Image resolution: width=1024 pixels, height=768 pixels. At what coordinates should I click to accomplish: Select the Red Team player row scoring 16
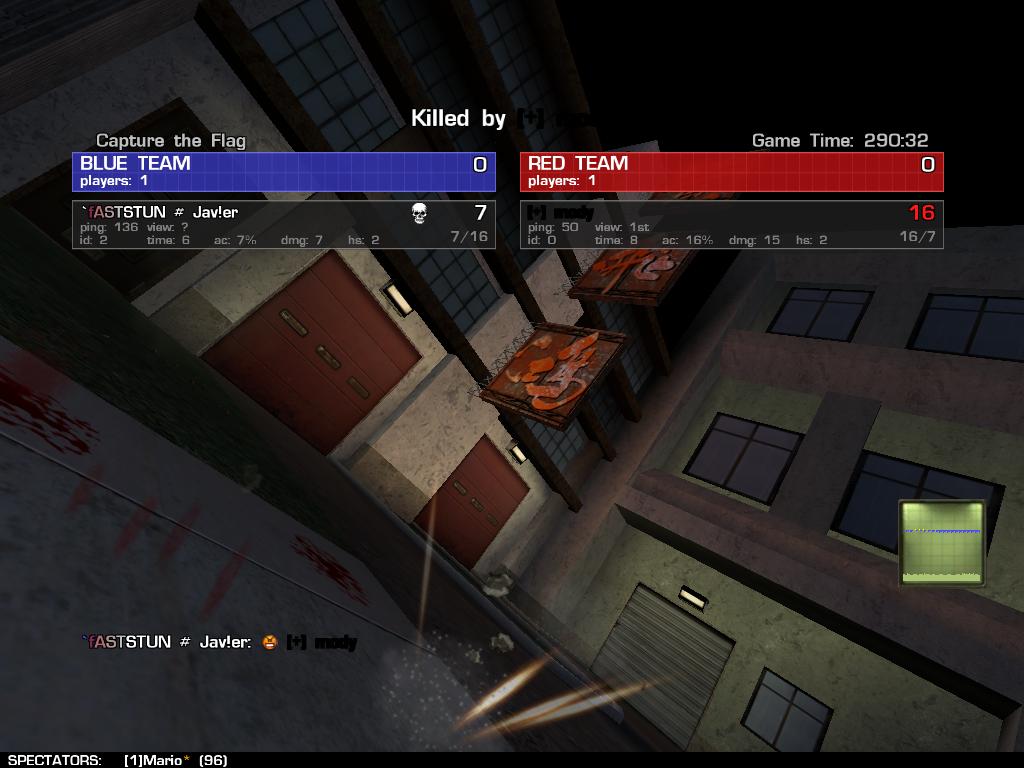731,225
